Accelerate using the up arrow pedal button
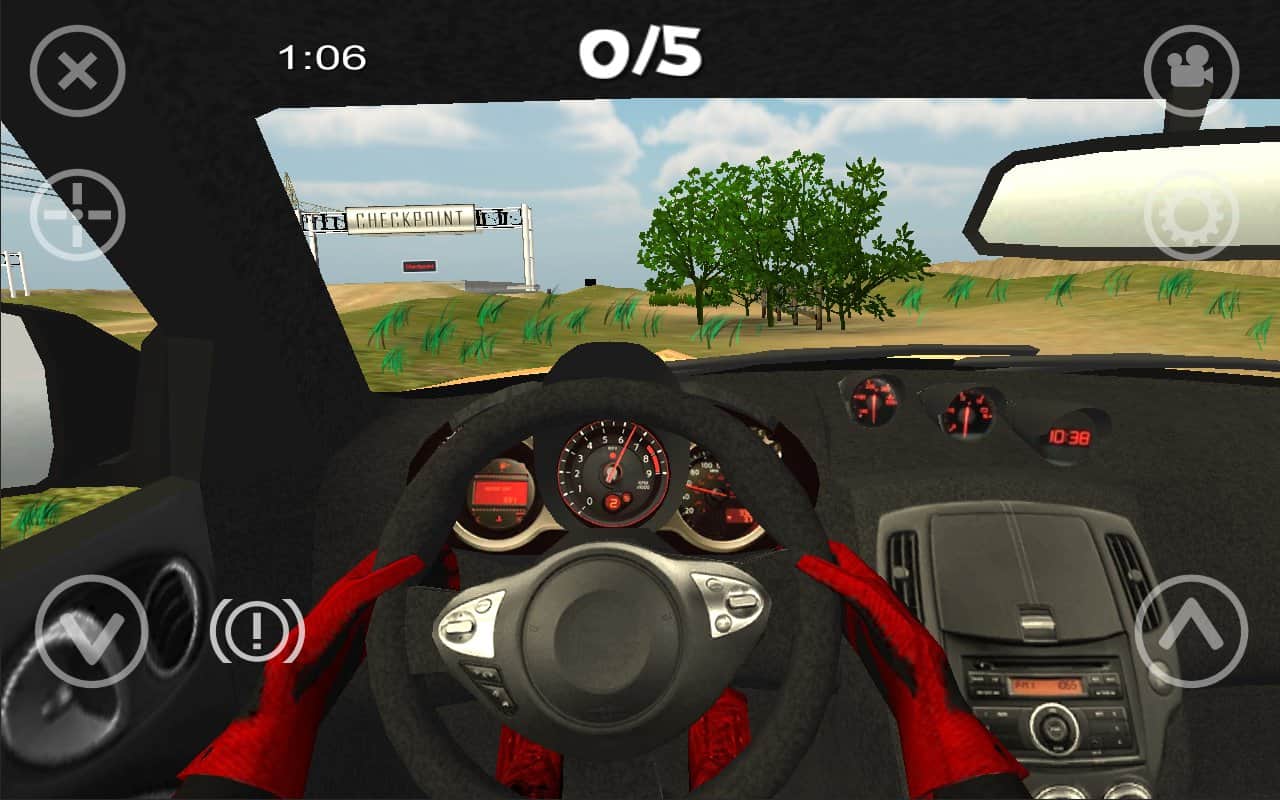This screenshot has height=800, width=1280. tap(1191, 631)
